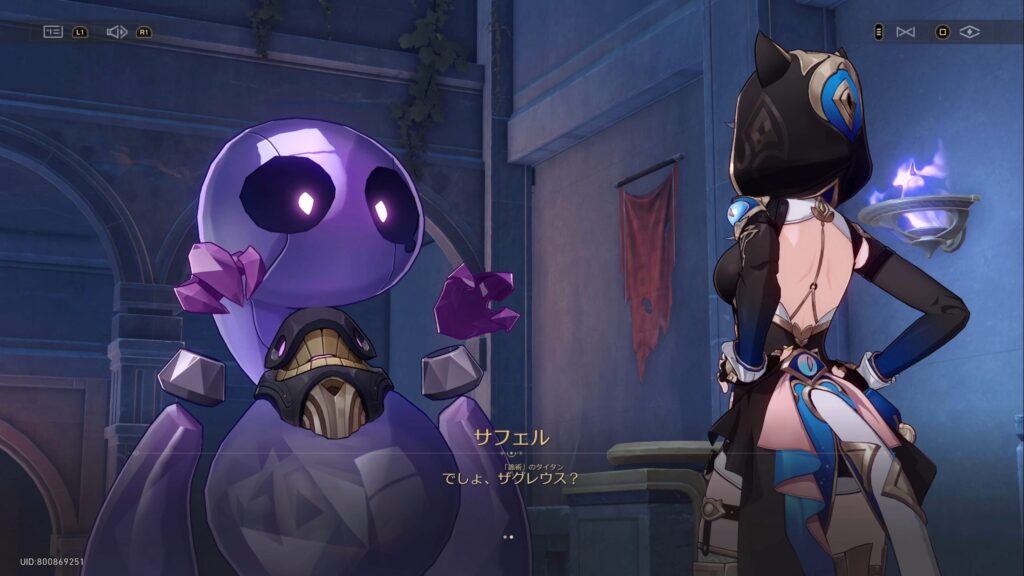Skip the cutscene with the bowtie-shaped icon
The image size is (1024, 576).
pos(905,32)
